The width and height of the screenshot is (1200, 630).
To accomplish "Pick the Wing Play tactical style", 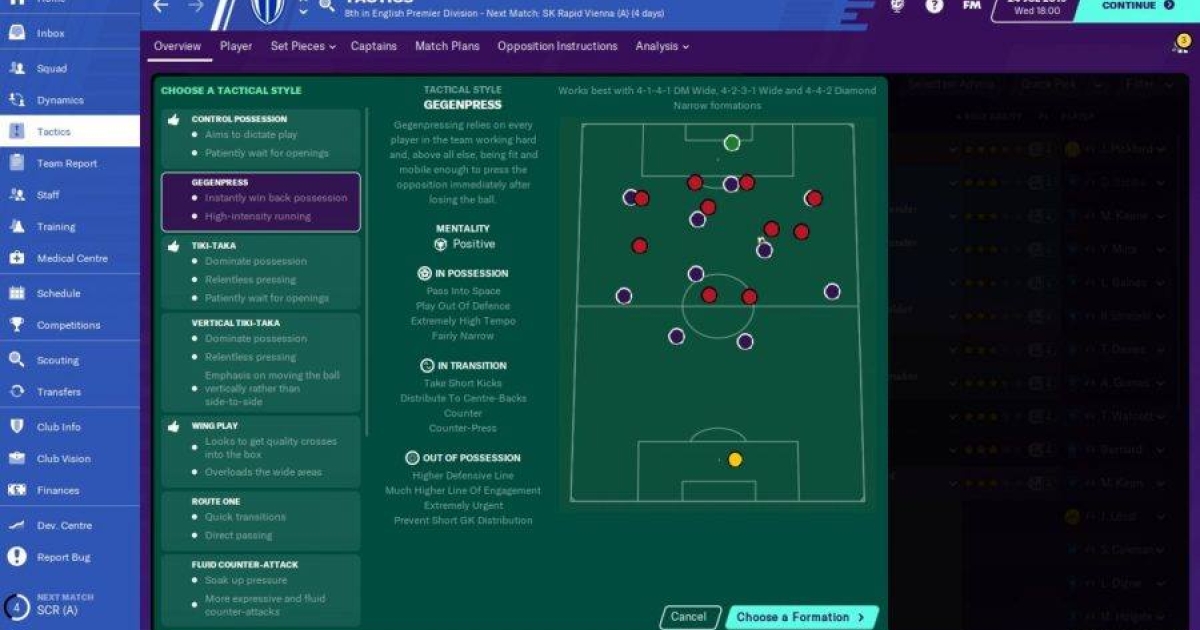I will click(x=260, y=448).
